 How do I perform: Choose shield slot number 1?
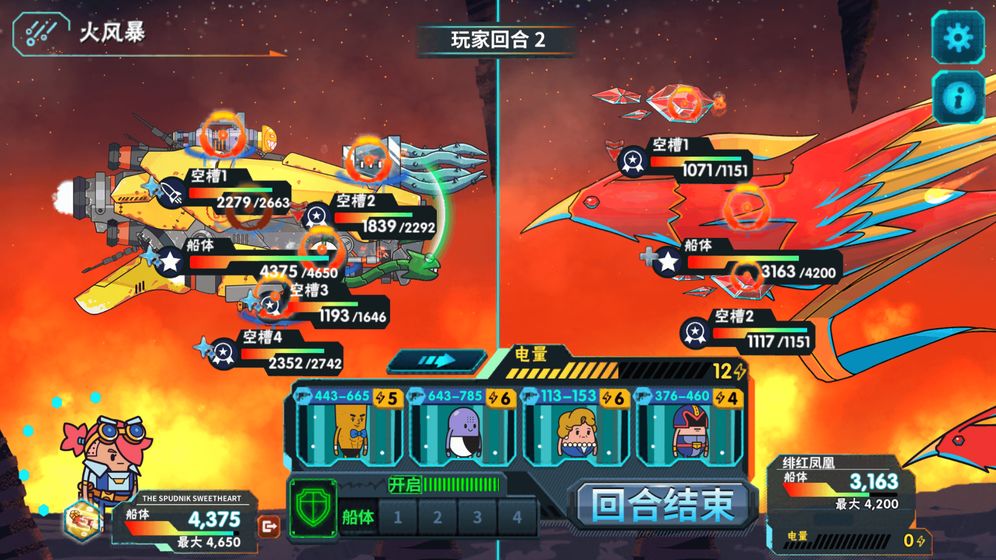pos(398,517)
